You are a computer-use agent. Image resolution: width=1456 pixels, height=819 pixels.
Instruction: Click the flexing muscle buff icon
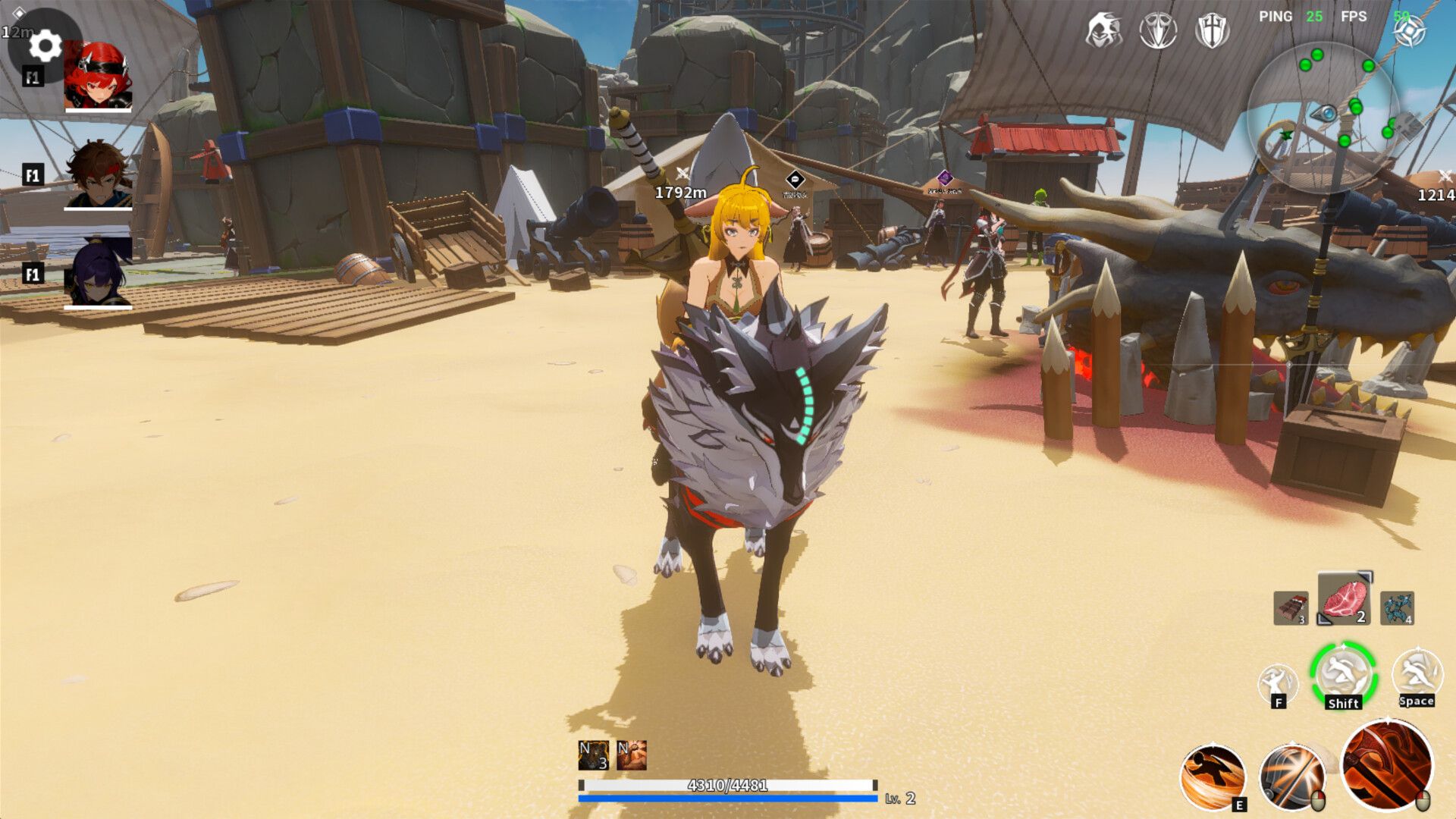(632, 755)
